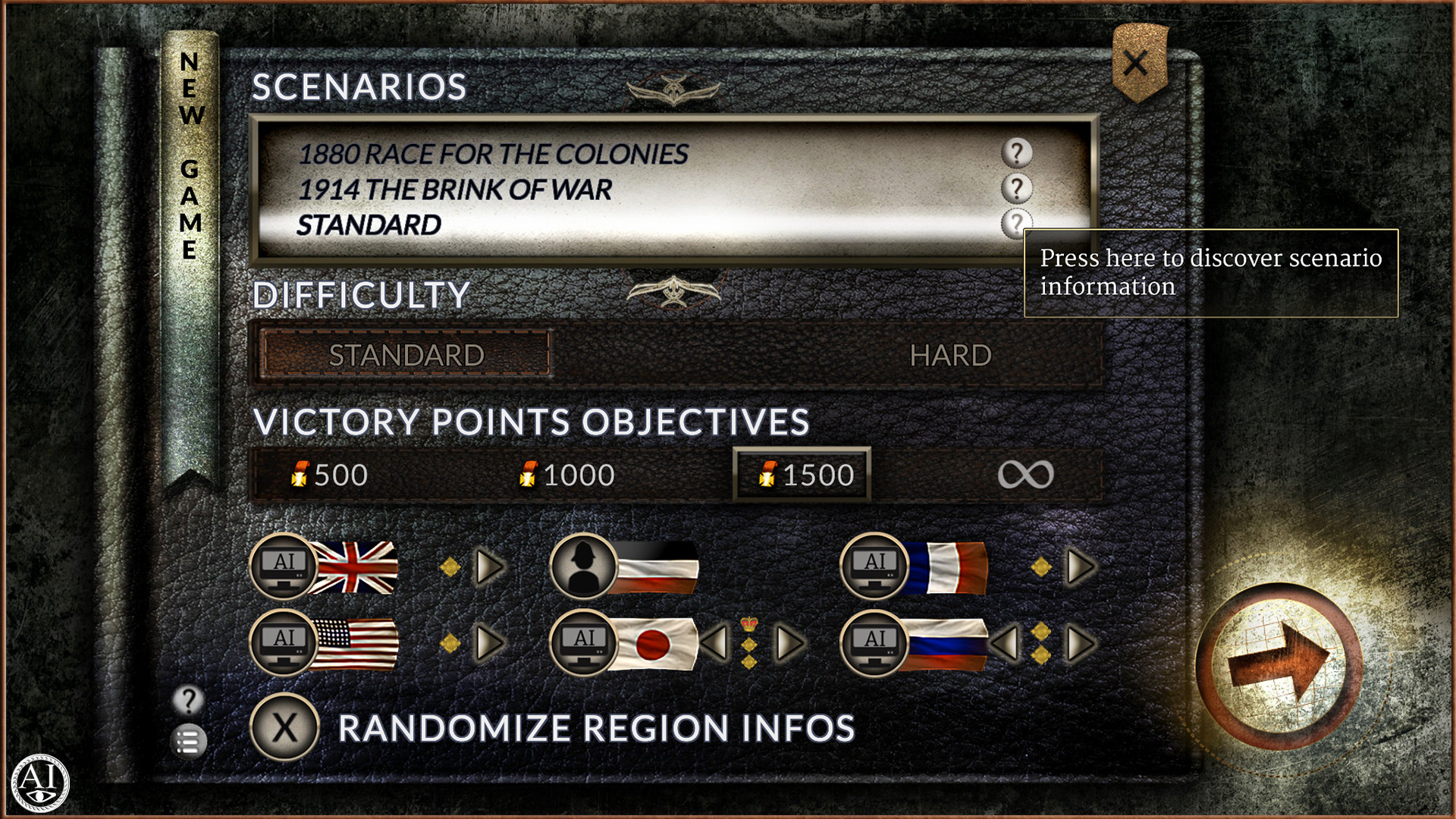The height and width of the screenshot is (819, 1456).
Task: Open the help question mark near the bottom left
Action: (187, 701)
